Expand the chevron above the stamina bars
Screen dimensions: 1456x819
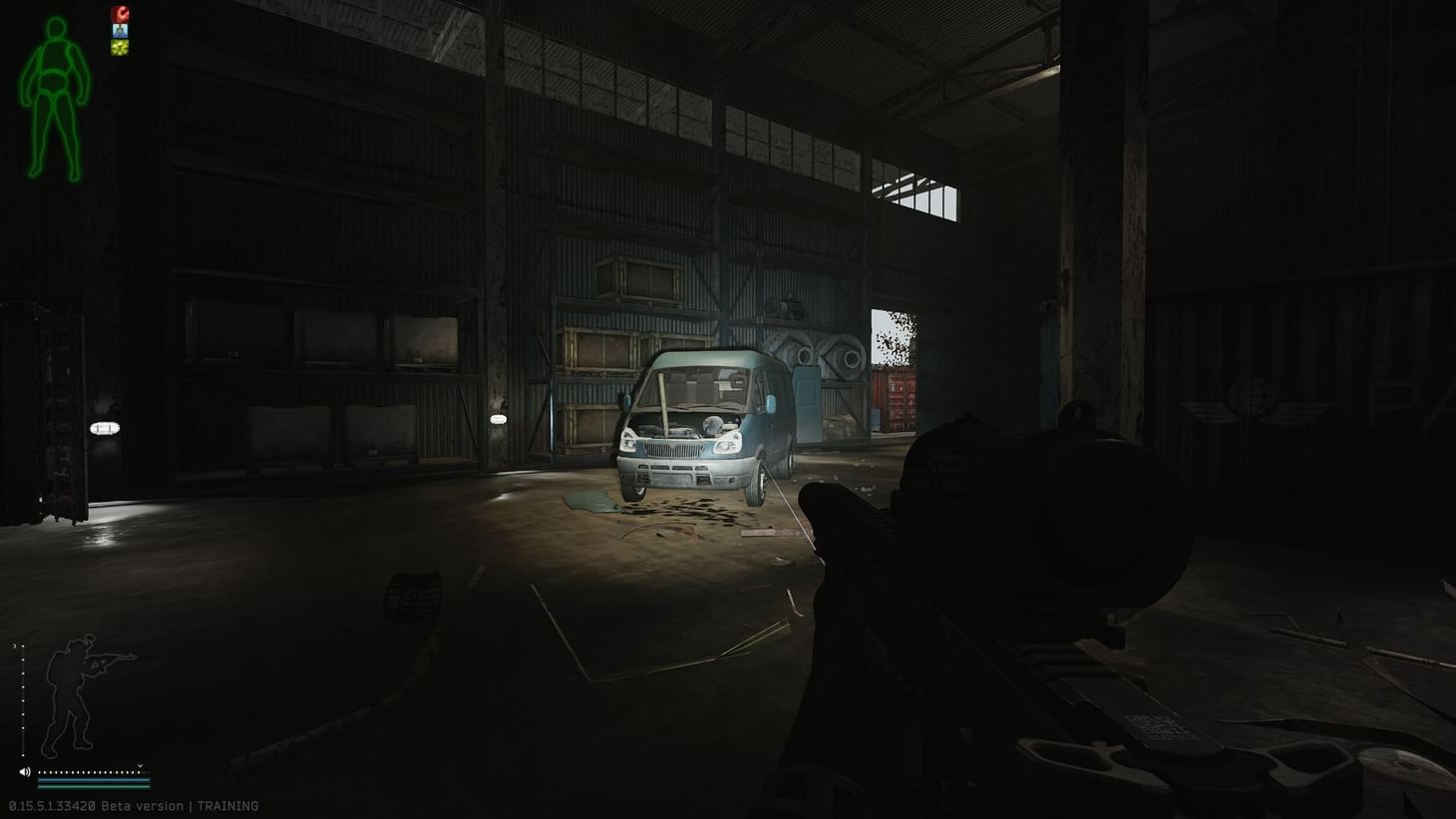coord(140,766)
